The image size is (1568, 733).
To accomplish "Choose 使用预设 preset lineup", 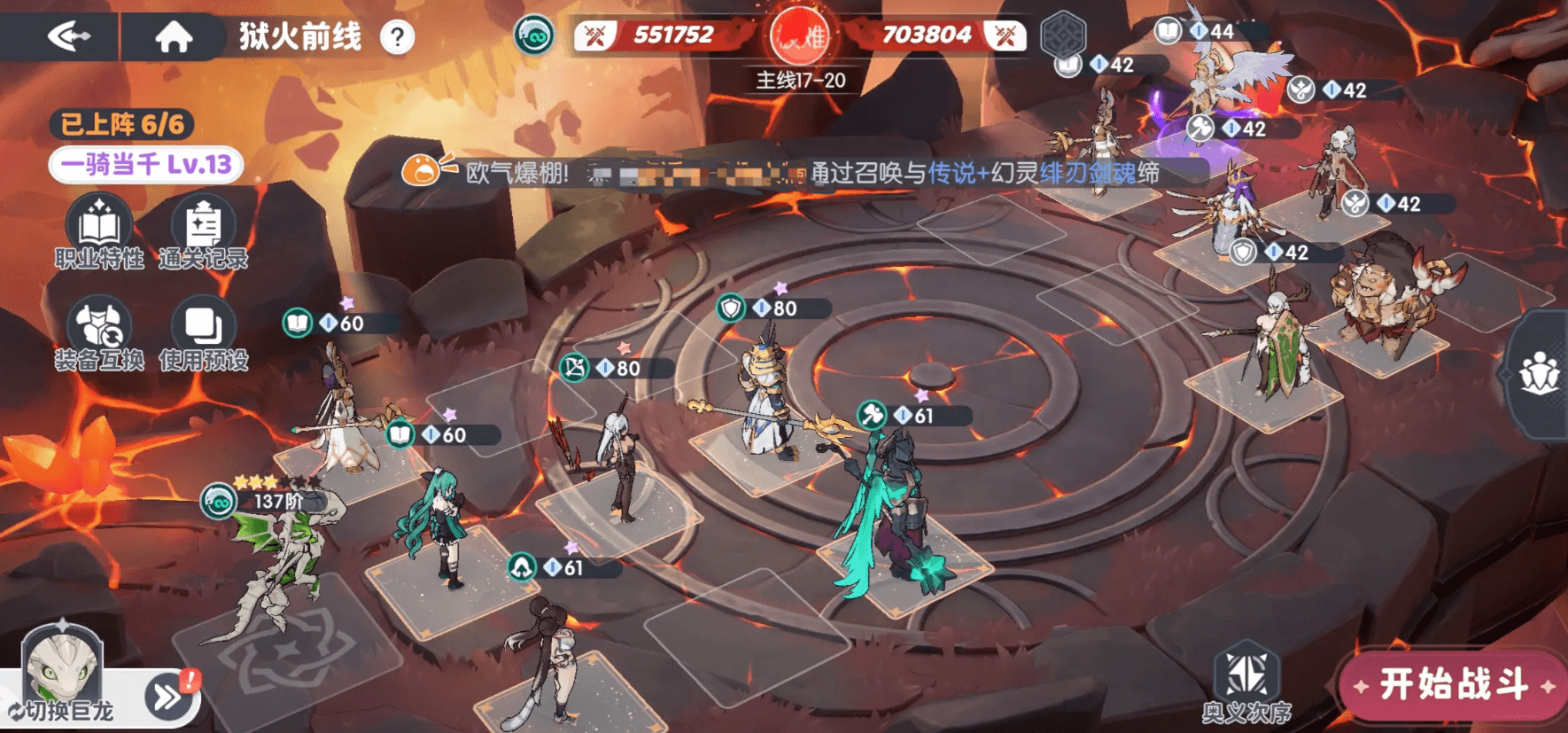I will point(204,334).
